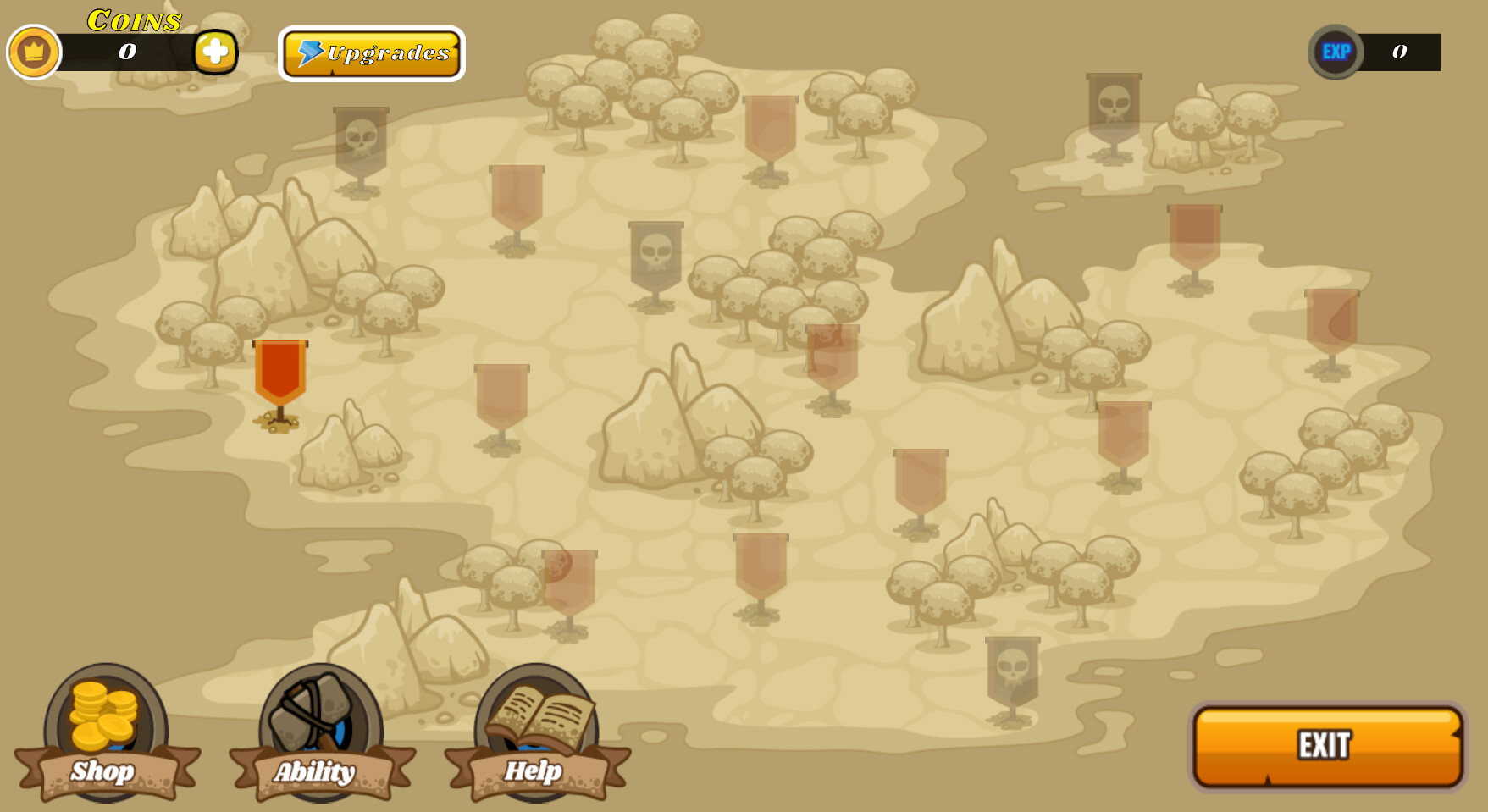Click the plus button to add coins
The height and width of the screenshot is (812, 1488).
[x=216, y=52]
